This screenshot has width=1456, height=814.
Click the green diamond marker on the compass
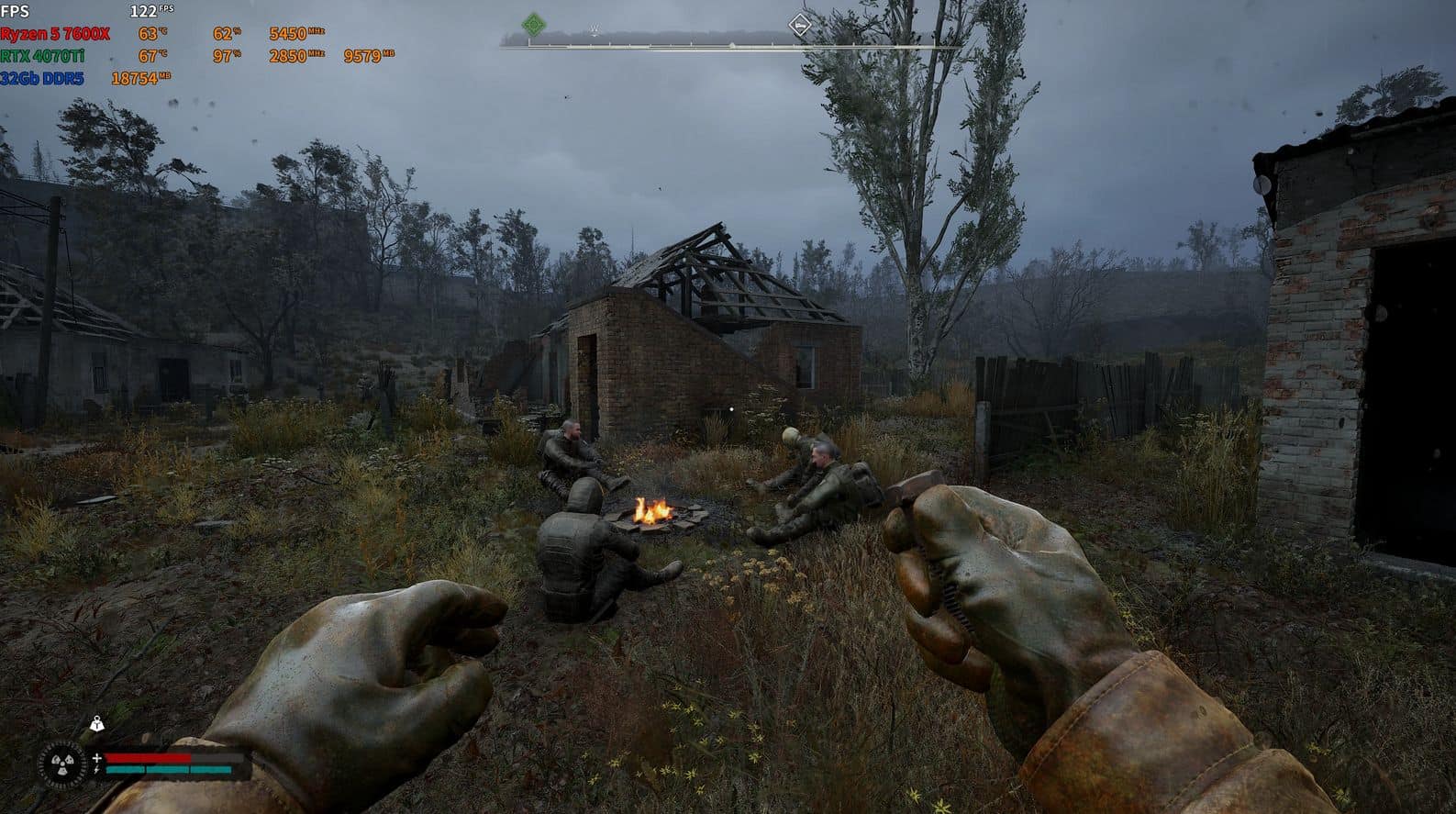tap(533, 25)
